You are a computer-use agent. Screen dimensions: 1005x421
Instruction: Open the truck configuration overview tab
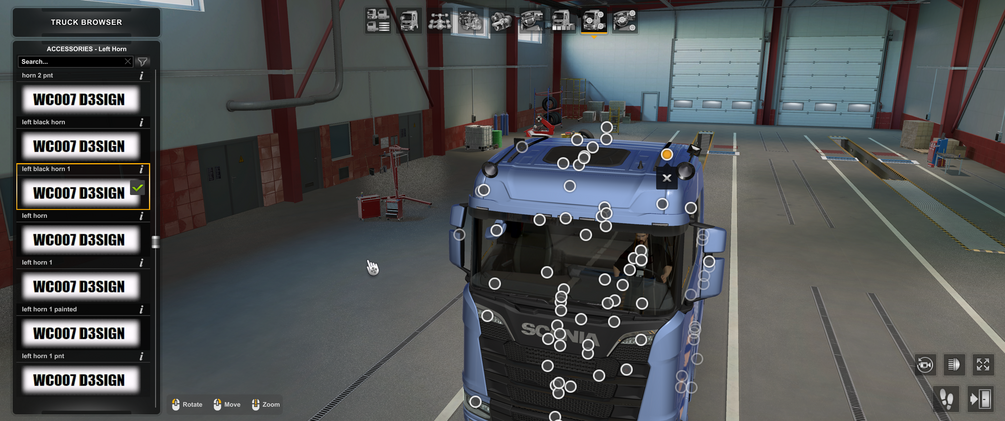coord(378,20)
